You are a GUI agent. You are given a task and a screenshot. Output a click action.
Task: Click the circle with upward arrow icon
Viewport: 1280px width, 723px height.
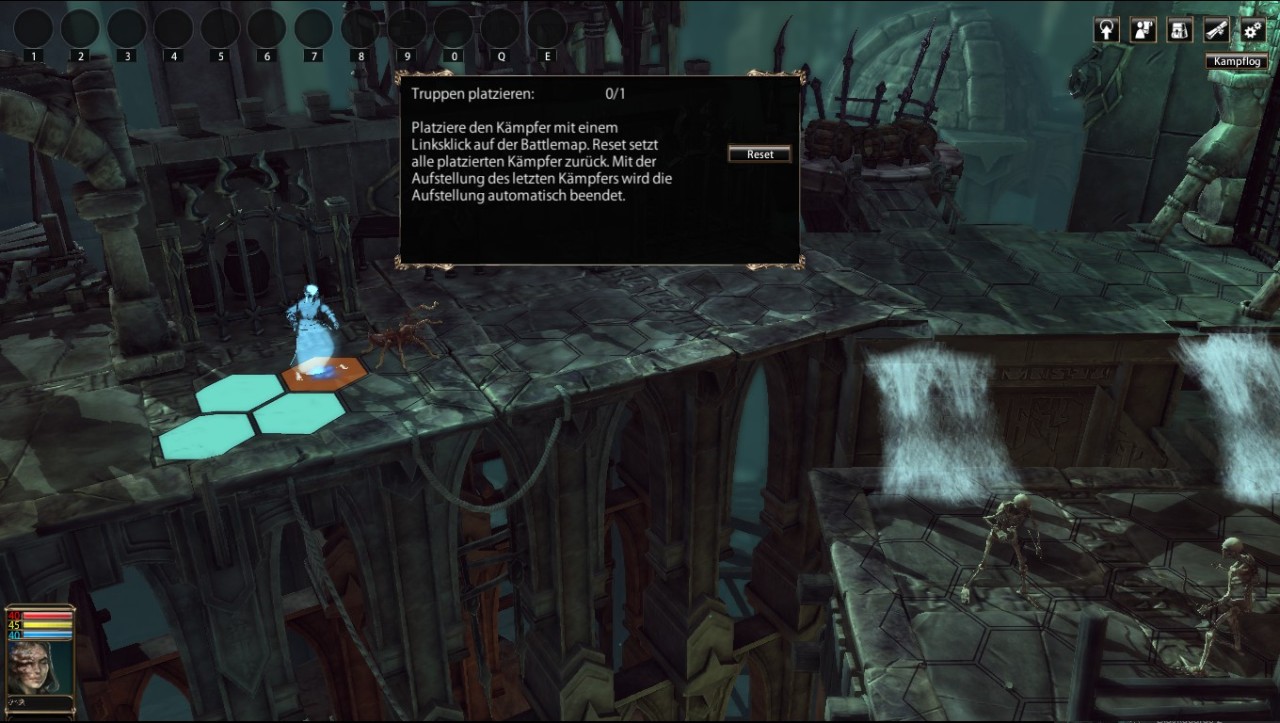coord(1107,30)
